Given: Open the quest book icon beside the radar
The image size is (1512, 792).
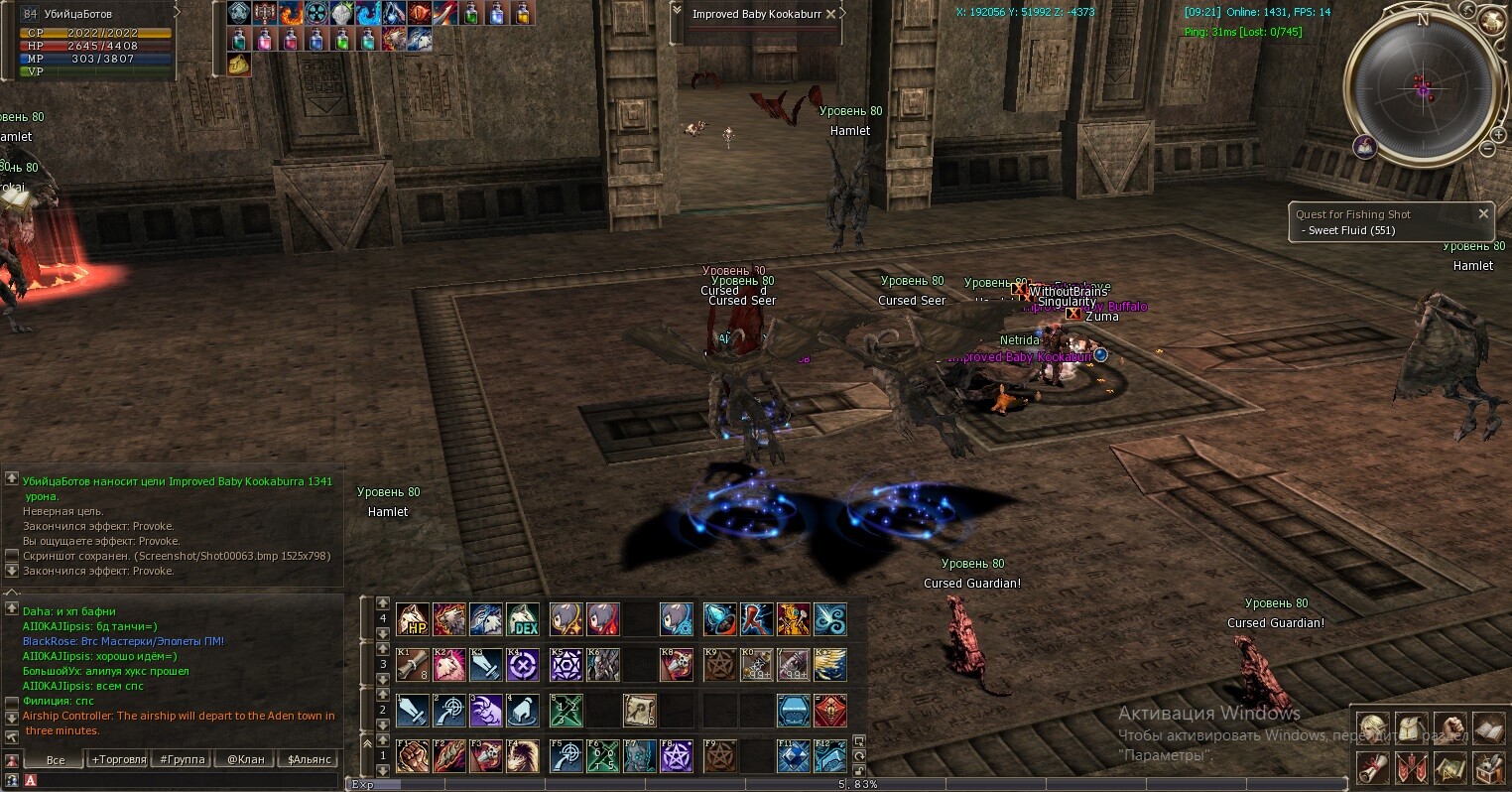Looking at the screenshot, I should [1365, 146].
